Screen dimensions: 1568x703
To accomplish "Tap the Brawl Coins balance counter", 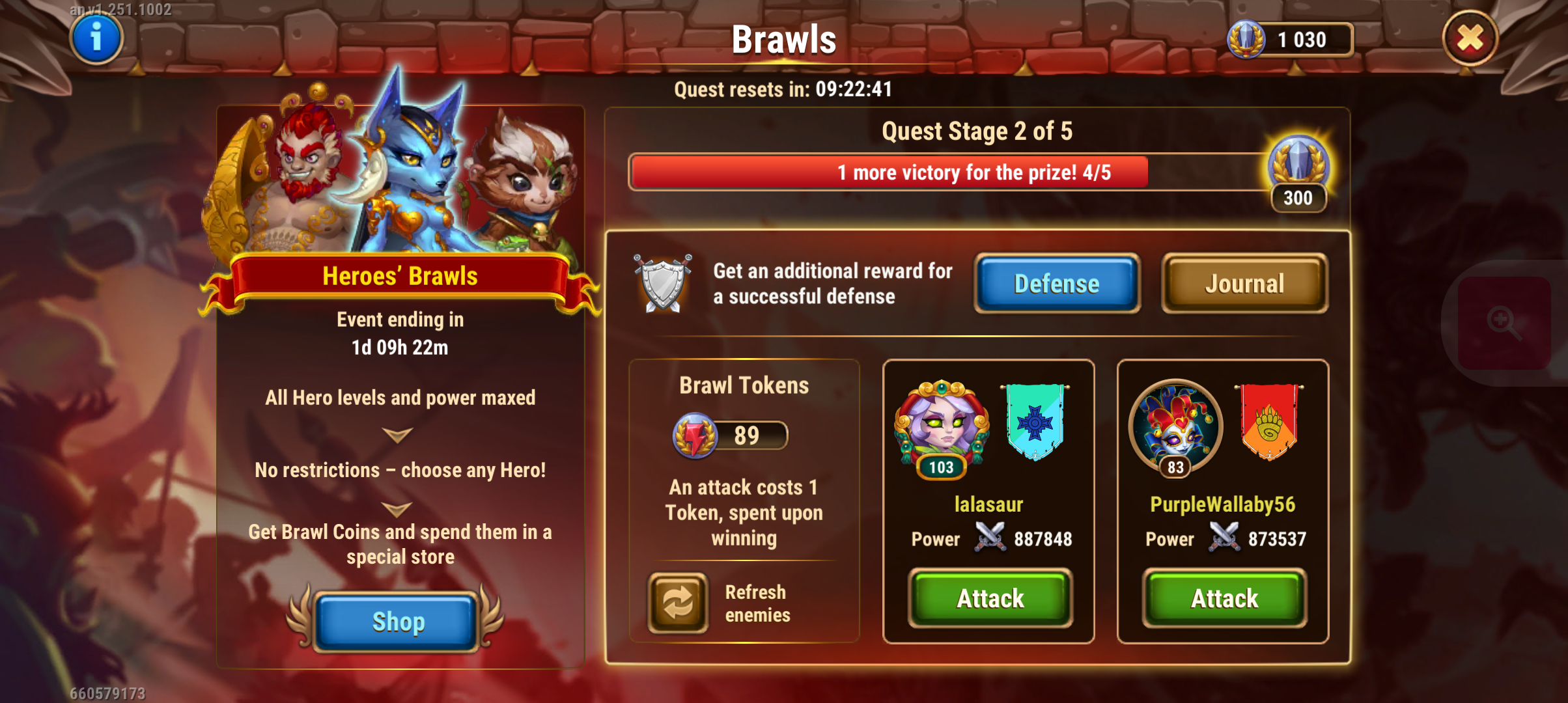I will (x=1289, y=40).
